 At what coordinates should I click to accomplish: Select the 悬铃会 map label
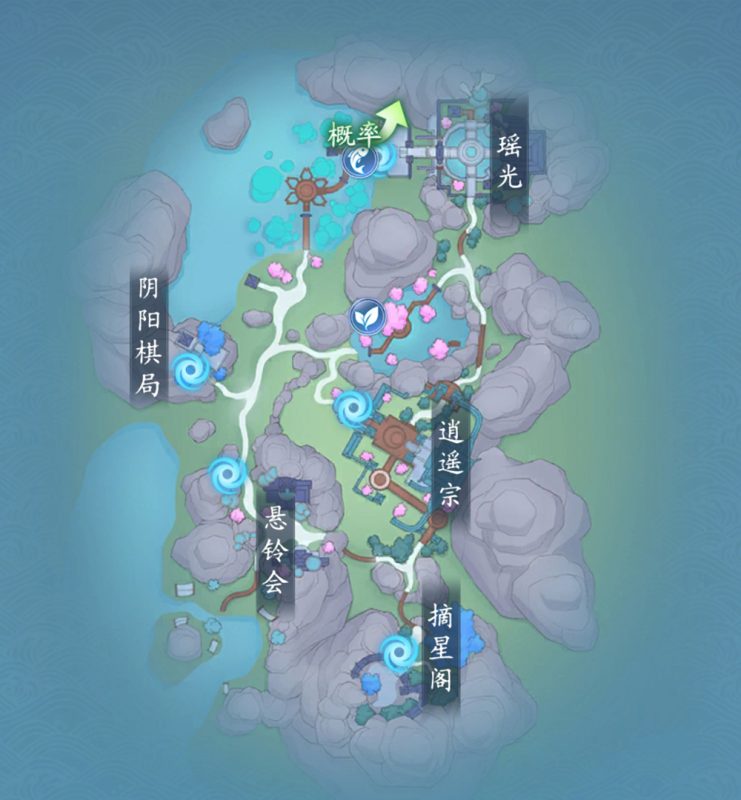[x=274, y=550]
